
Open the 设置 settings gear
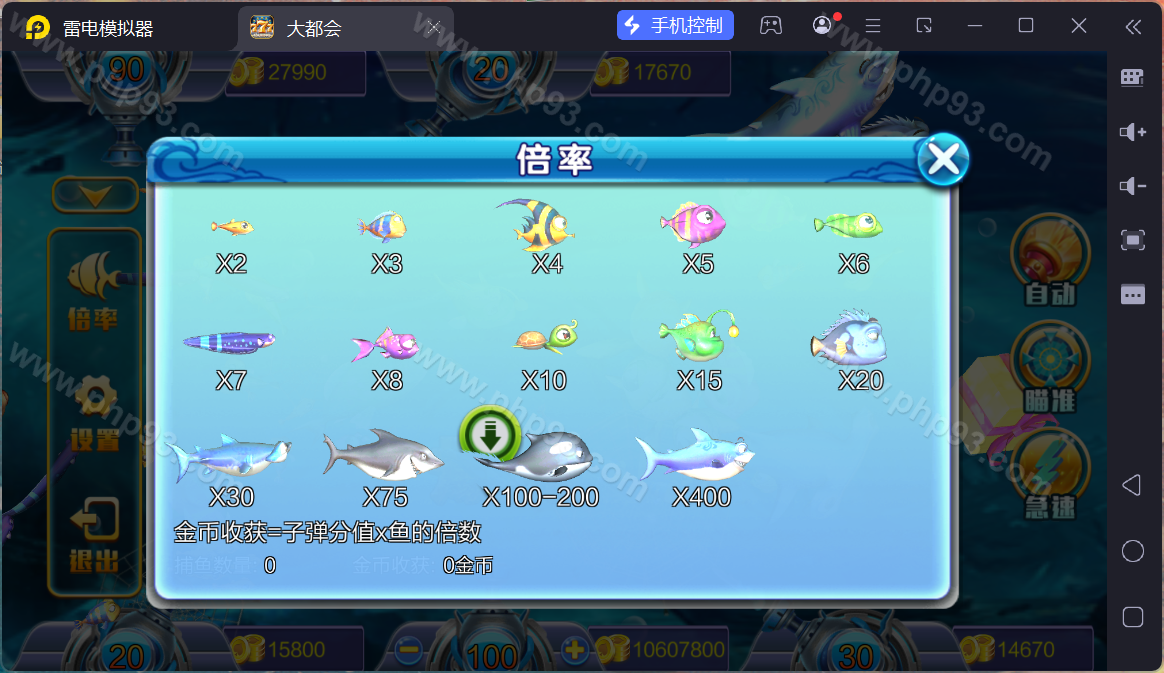[95, 411]
